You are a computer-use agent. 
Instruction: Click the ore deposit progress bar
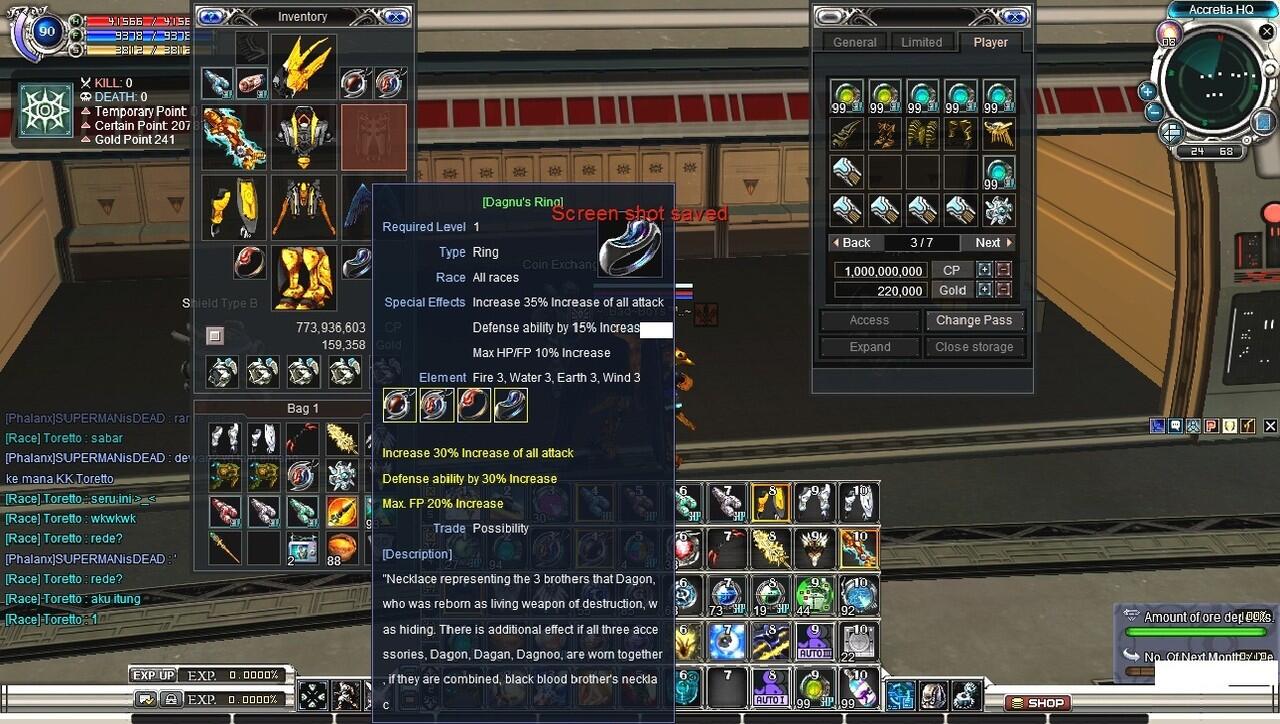pyautogui.click(x=1196, y=631)
